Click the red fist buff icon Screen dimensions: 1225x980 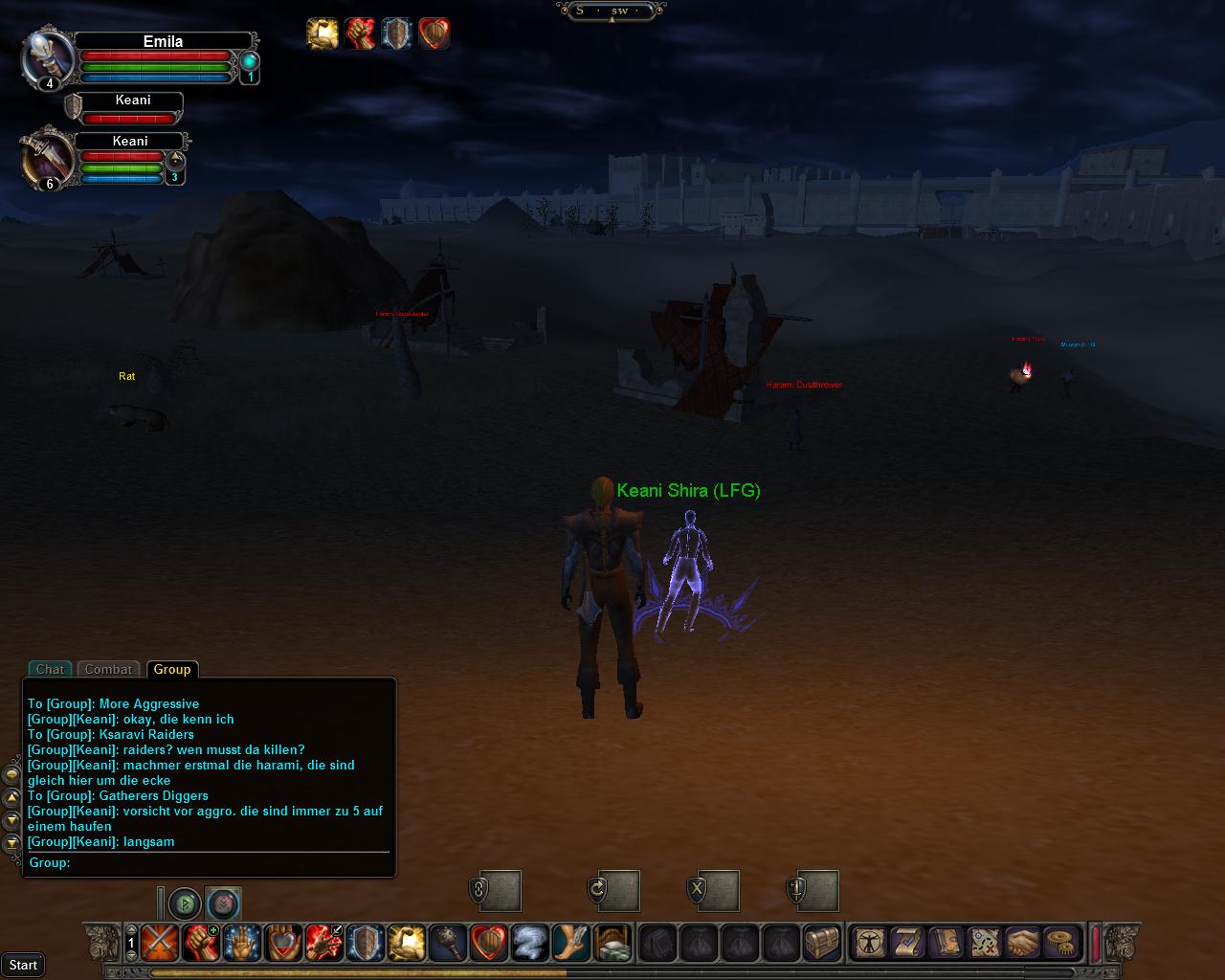(360, 33)
